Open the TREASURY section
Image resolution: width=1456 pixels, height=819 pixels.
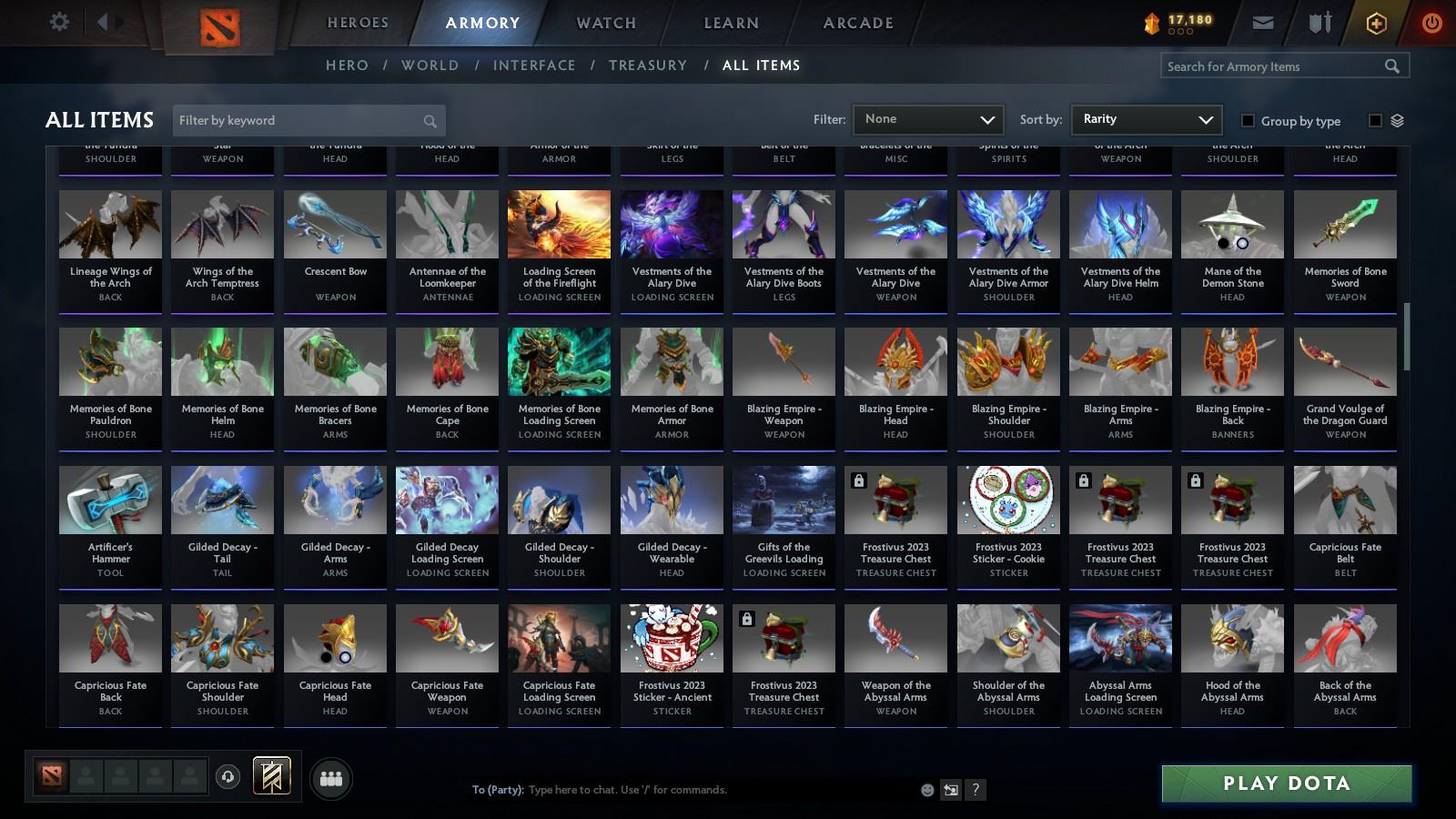point(648,65)
